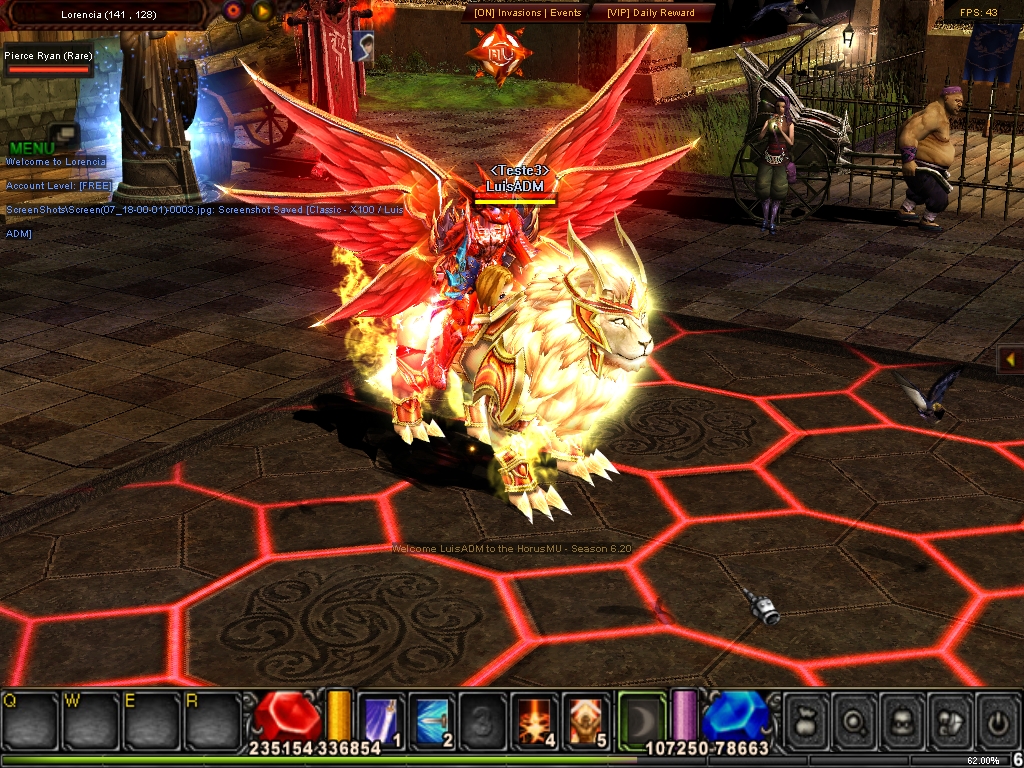1024x768 pixels.
Task: Click the yellow play arrow button
Action: 262,11
